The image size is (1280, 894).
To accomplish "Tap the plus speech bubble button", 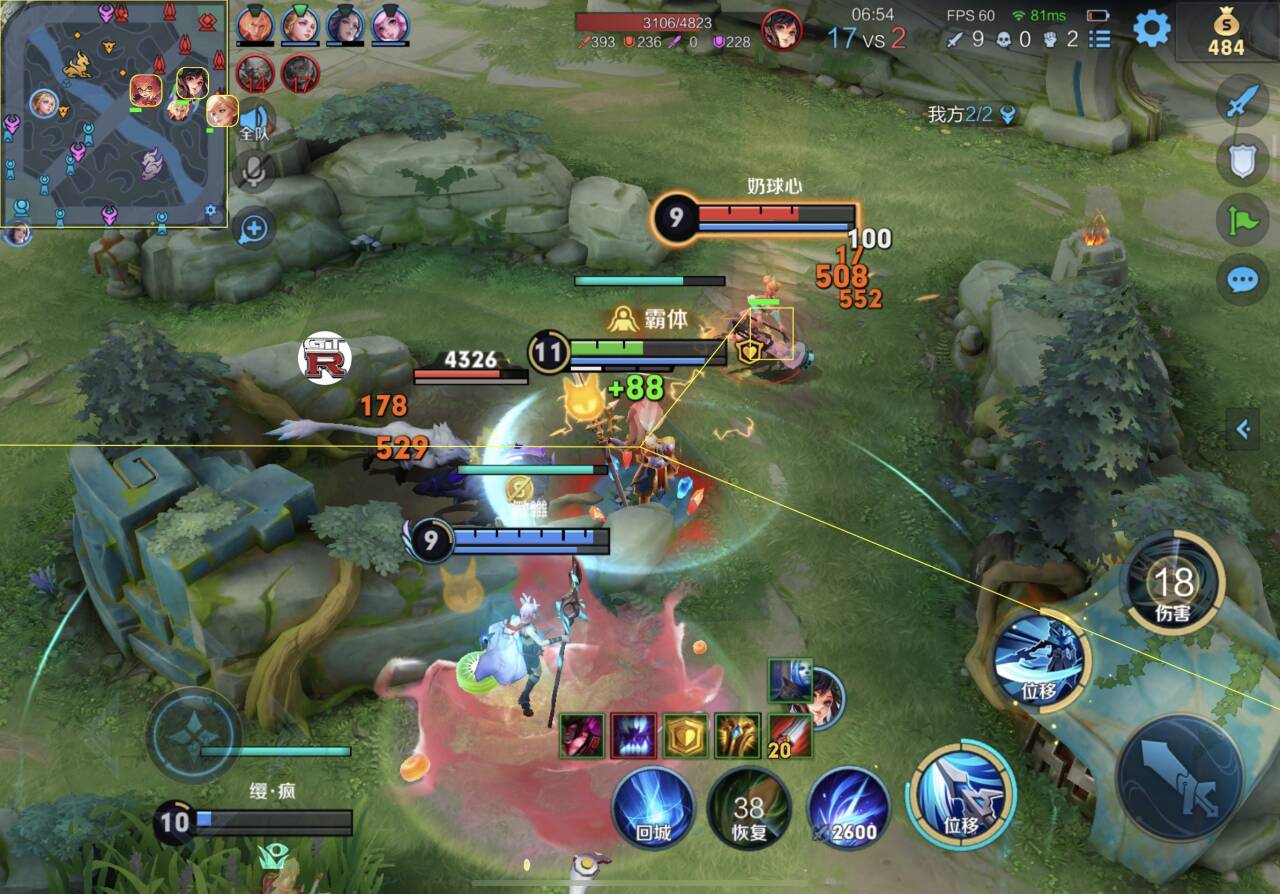I will 254,229.
